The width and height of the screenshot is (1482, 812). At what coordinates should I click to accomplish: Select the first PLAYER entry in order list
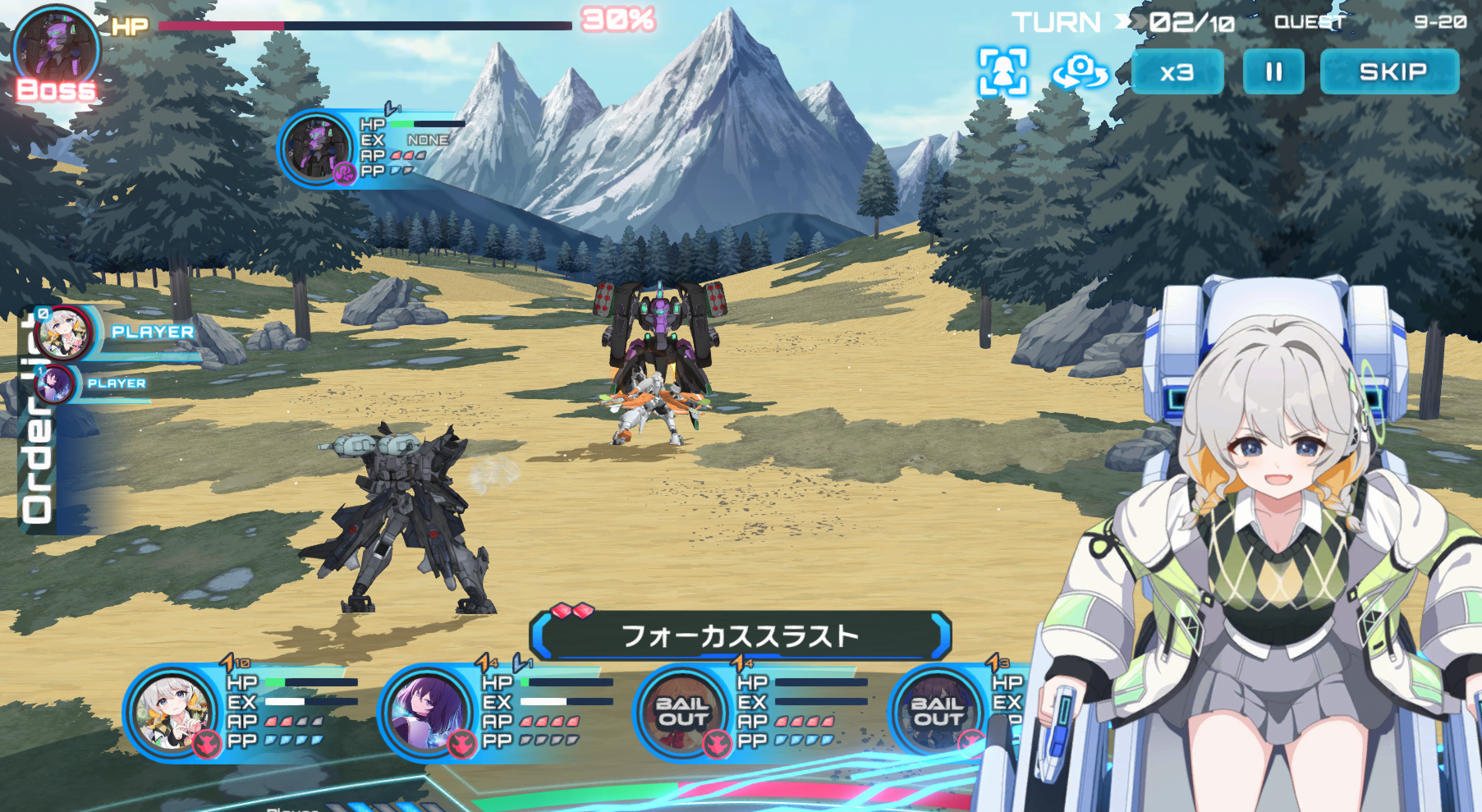66,333
